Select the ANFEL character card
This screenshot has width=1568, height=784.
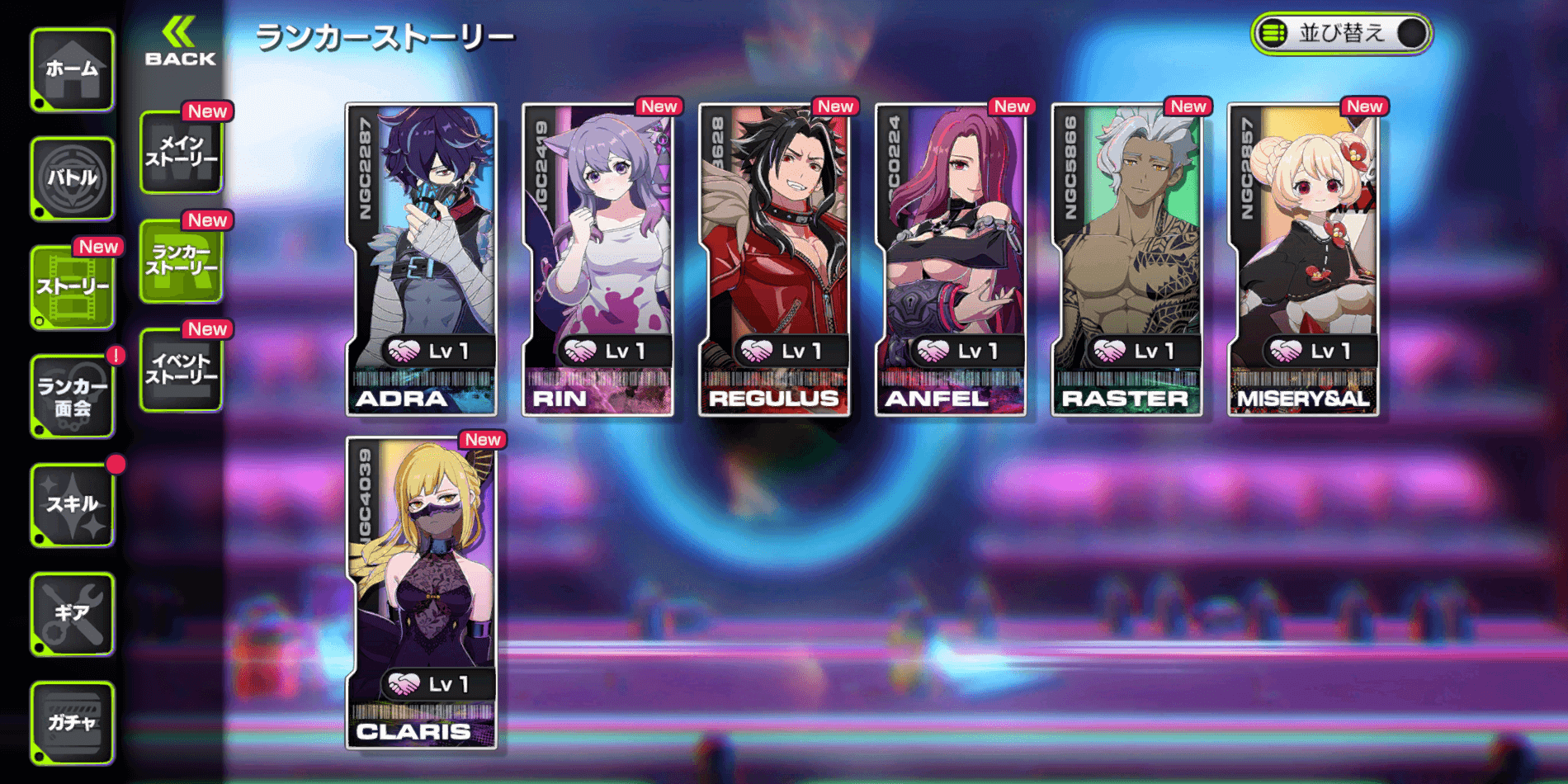point(951,259)
